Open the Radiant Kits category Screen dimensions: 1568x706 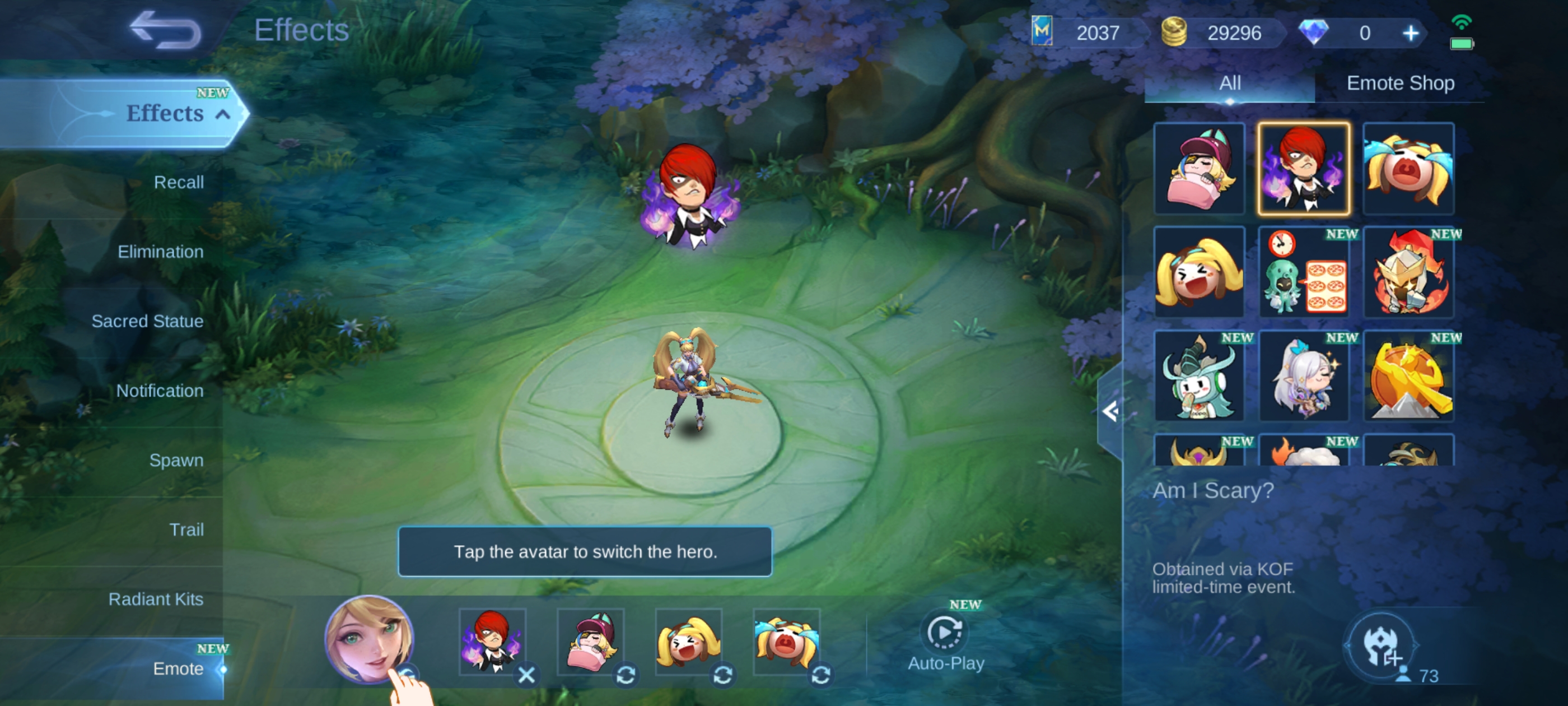(x=156, y=599)
